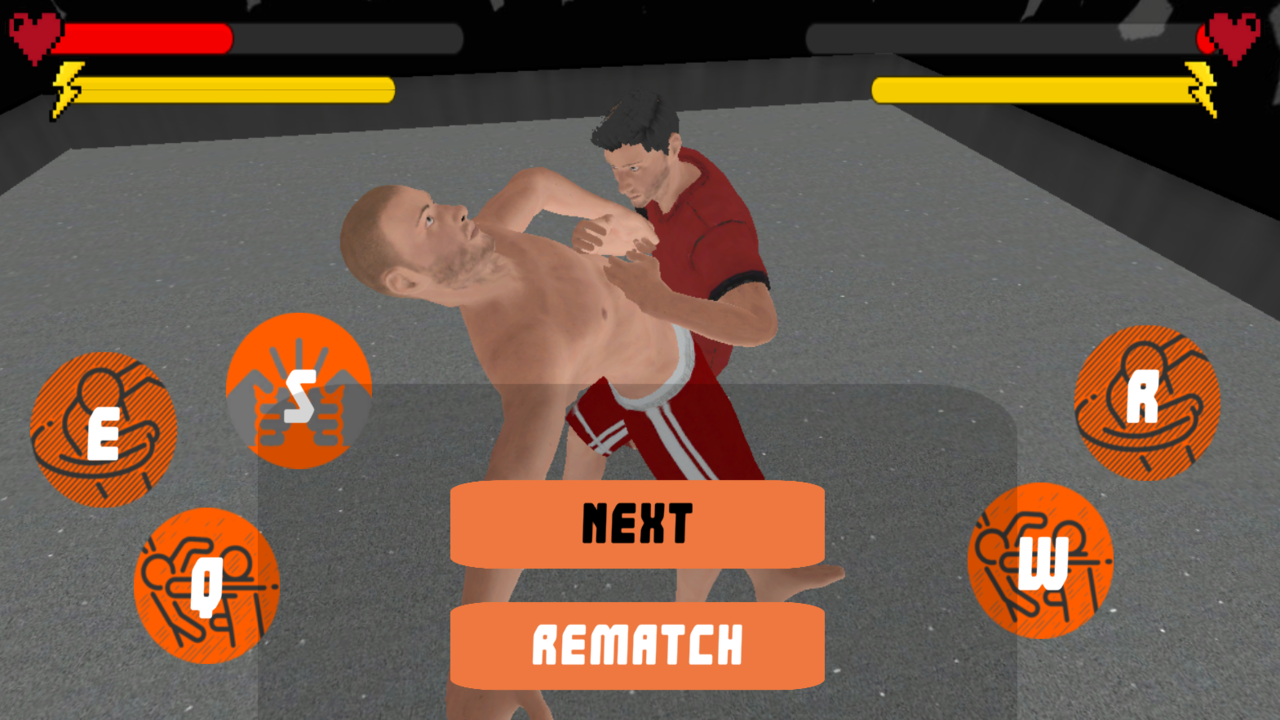The height and width of the screenshot is (720, 1280).
Task: Click the REMATCH button
Action: tap(637, 645)
